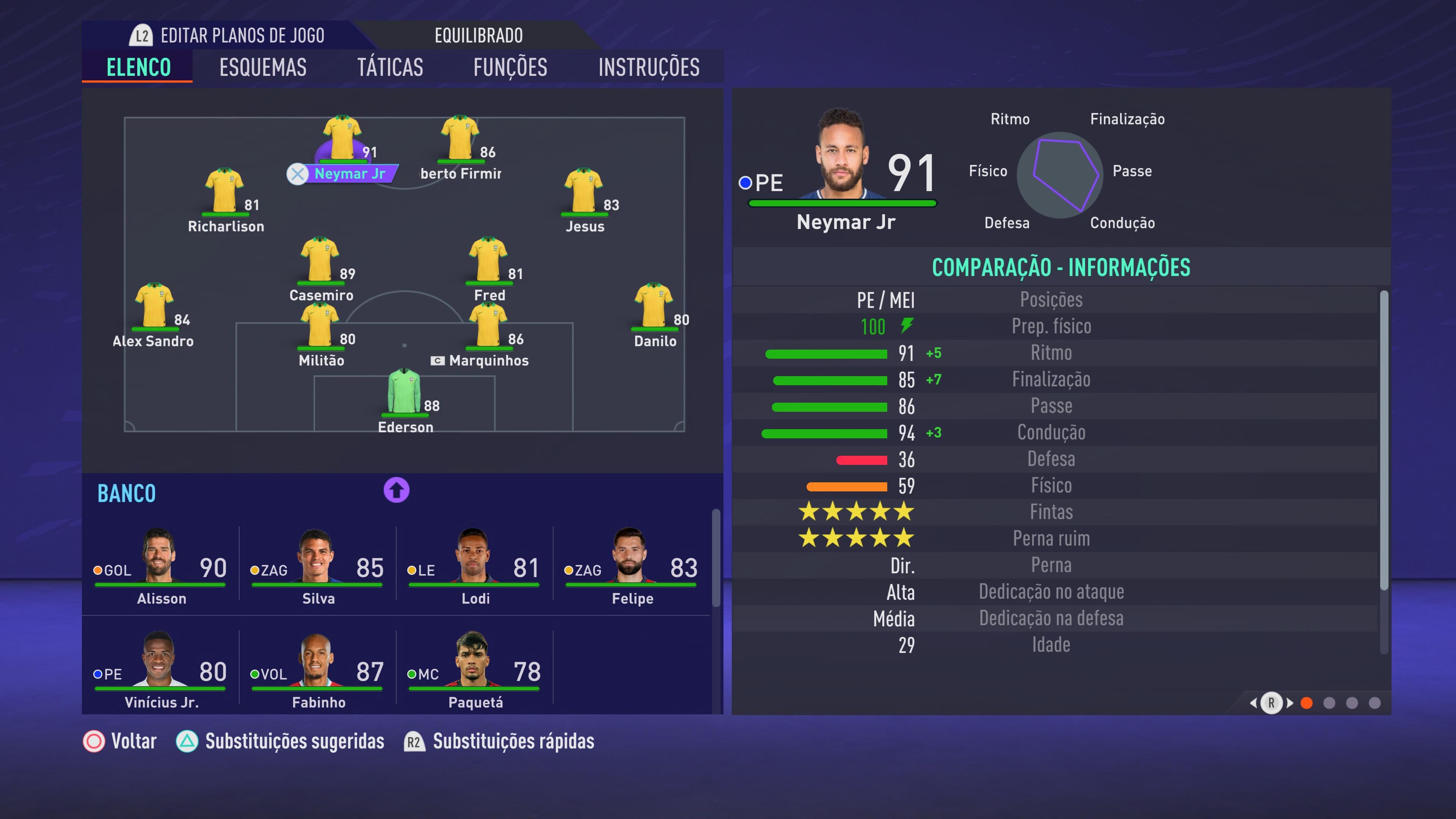Click the circle Voltar icon
Image resolution: width=1456 pixels, height=819 pixels.
[x=93, y=741]
